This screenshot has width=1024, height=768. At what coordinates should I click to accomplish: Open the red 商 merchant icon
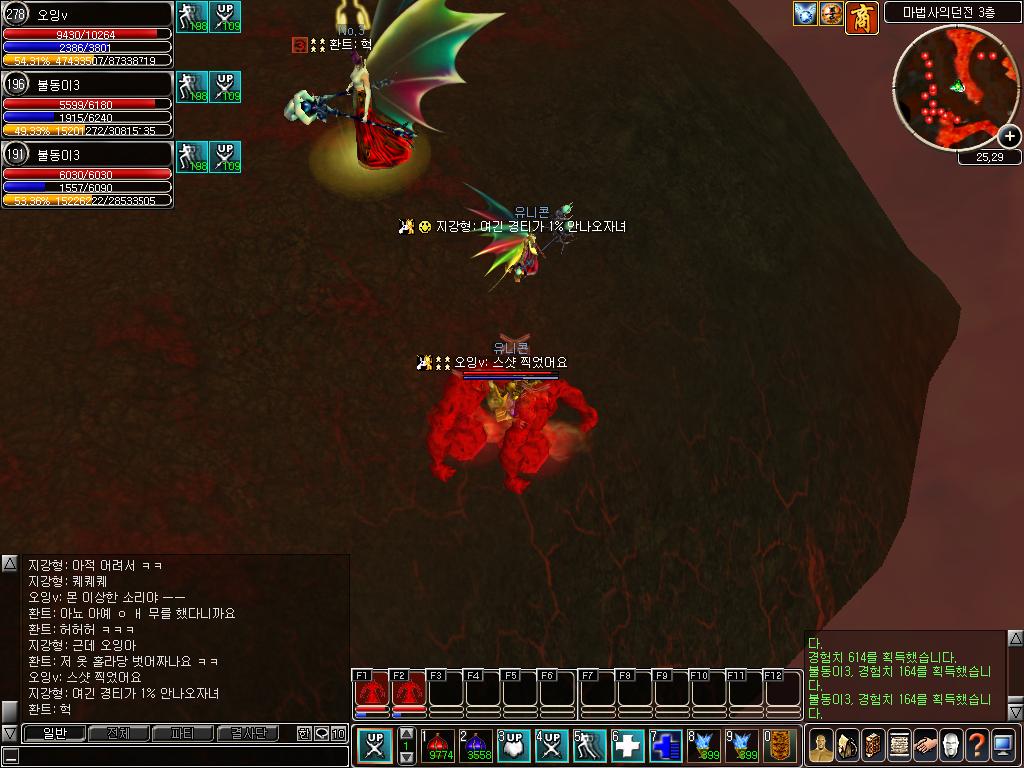click(x=861, y=16)
